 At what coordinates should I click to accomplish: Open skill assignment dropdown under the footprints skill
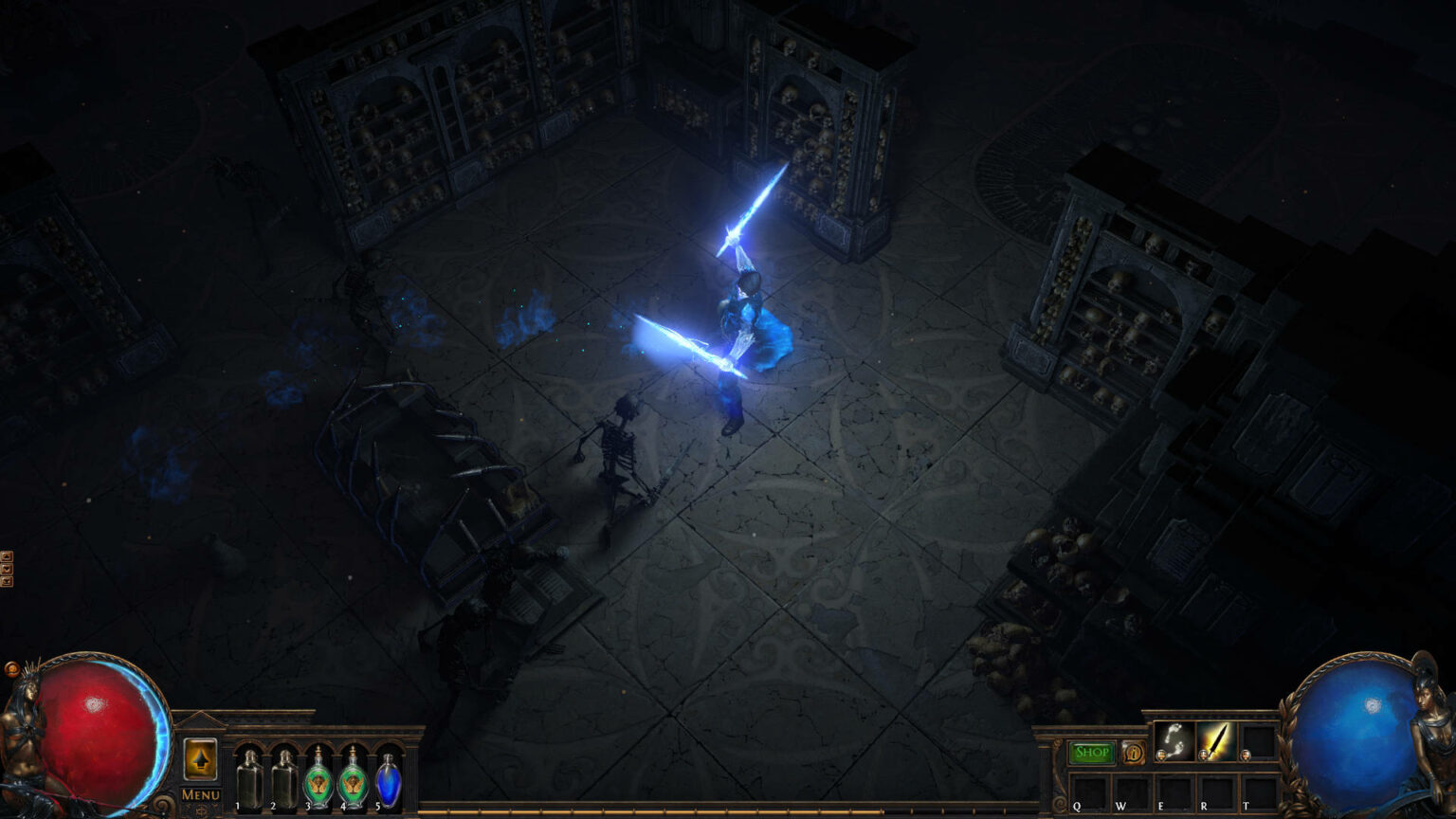(x=1161, y=755)
